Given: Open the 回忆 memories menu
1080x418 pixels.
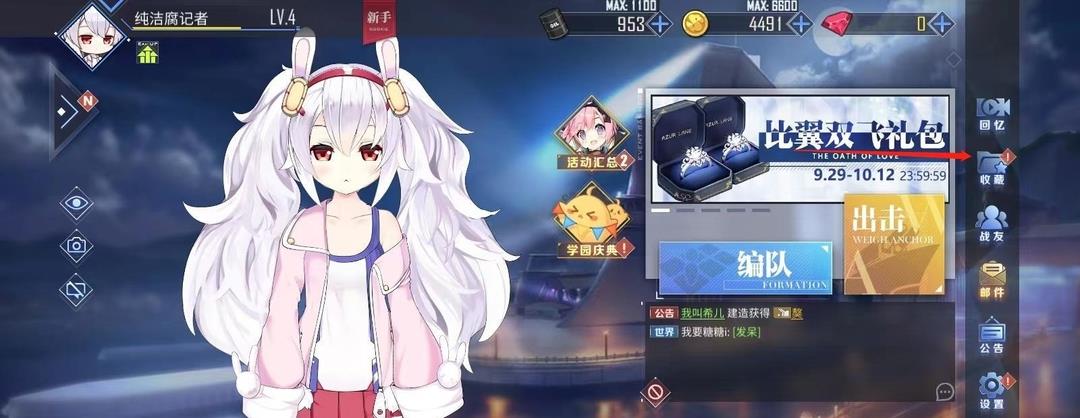Looking at the screenshot, I should (991, 114).
